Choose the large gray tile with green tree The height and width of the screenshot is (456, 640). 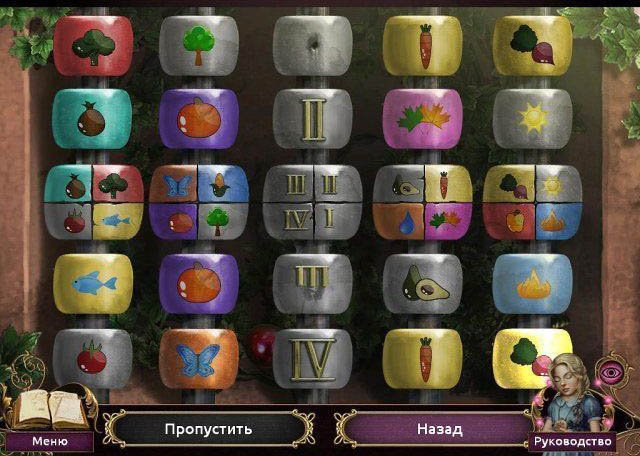[x=198, y=45]
